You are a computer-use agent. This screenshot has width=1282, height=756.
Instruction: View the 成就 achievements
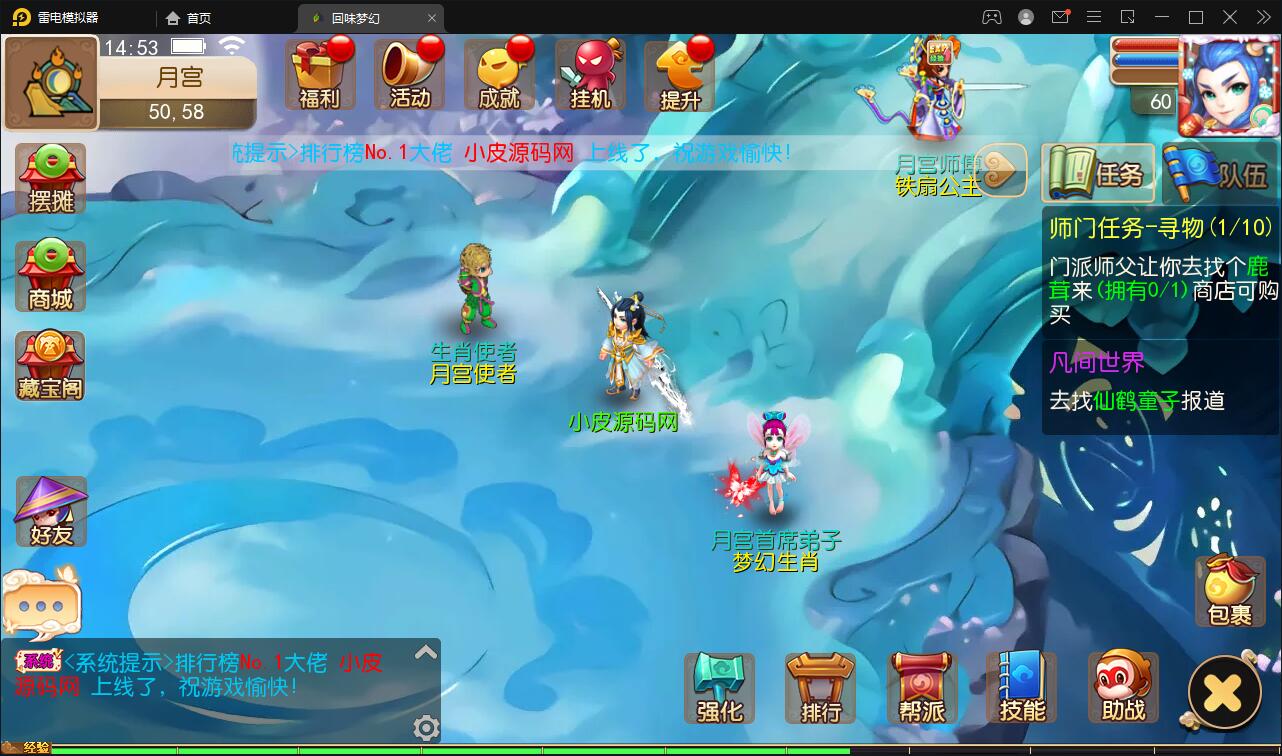point(500,75)
